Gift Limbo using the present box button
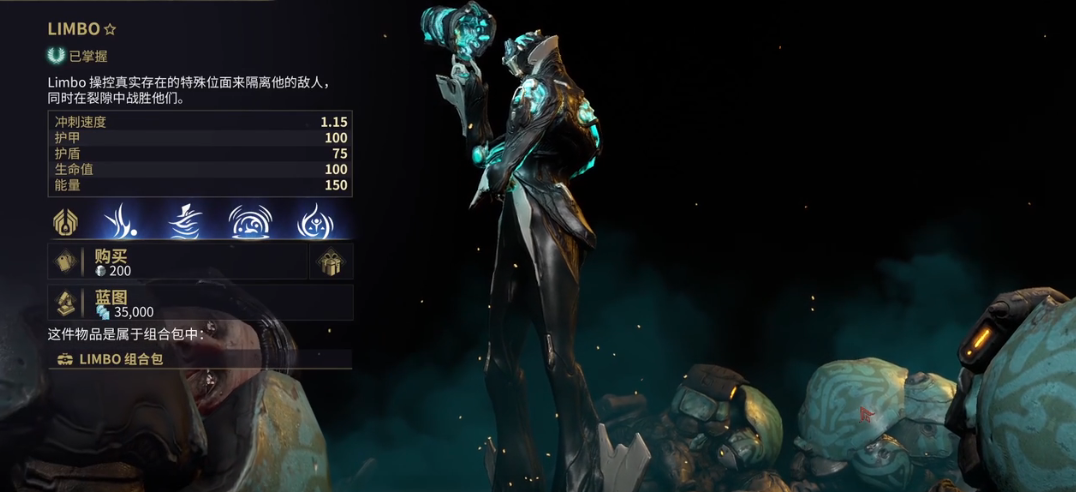The height and width of the screenshot is (492, 1076). point(331,262)
